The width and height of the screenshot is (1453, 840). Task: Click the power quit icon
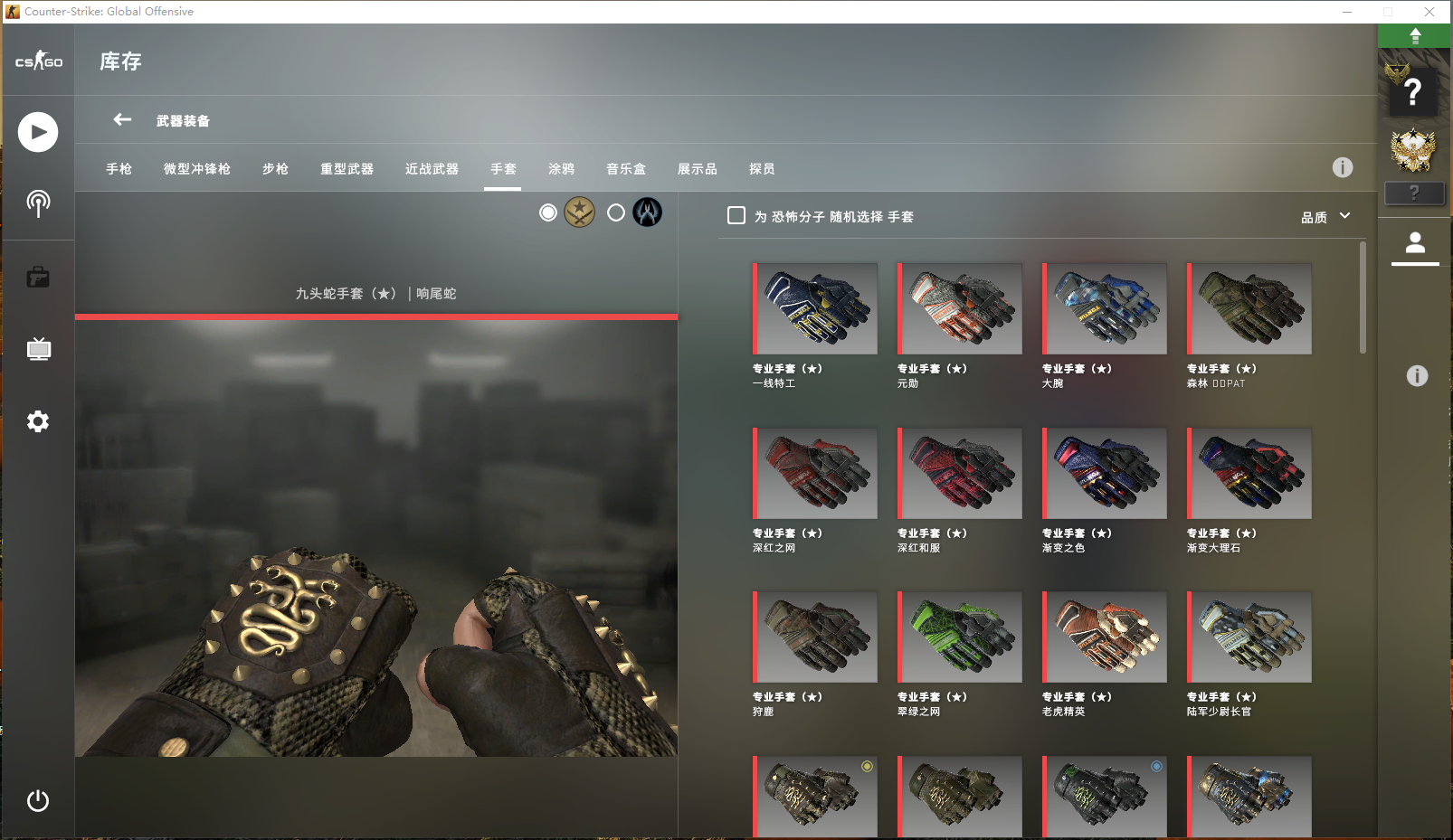(38, 800)
